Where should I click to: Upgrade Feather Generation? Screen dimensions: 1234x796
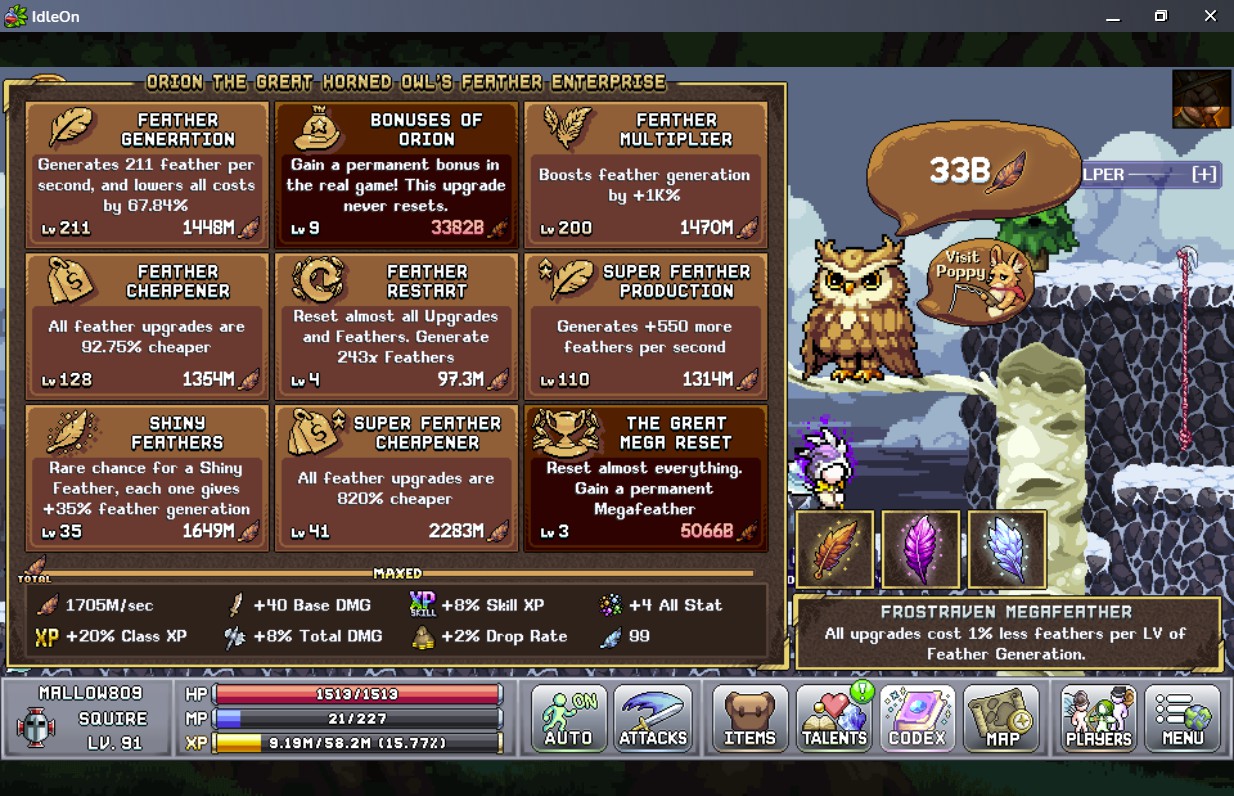147,175
